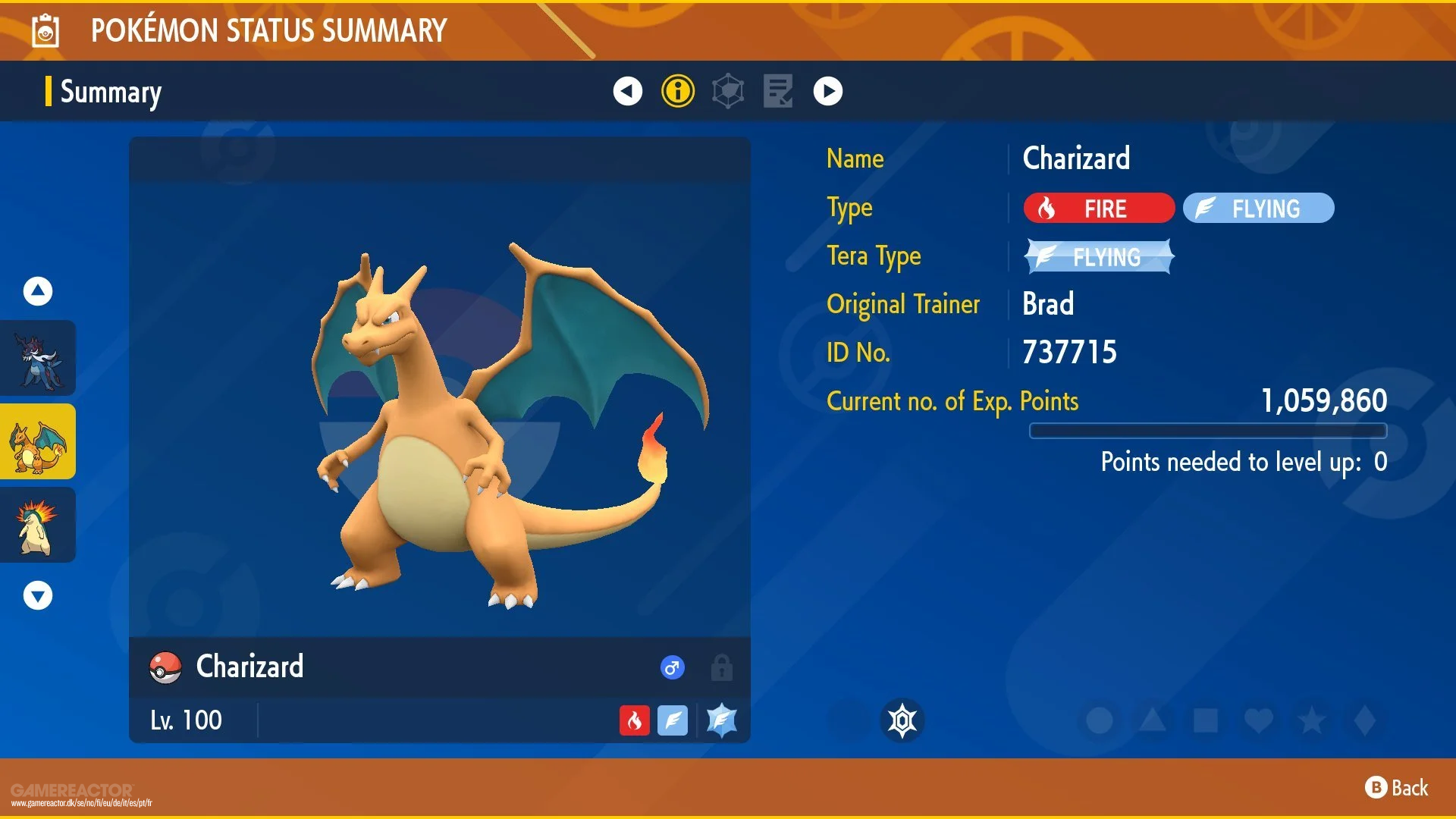The image size is (1456, 819).
Task: Open the stats radar chart view
Action: (x=727, y=90)
